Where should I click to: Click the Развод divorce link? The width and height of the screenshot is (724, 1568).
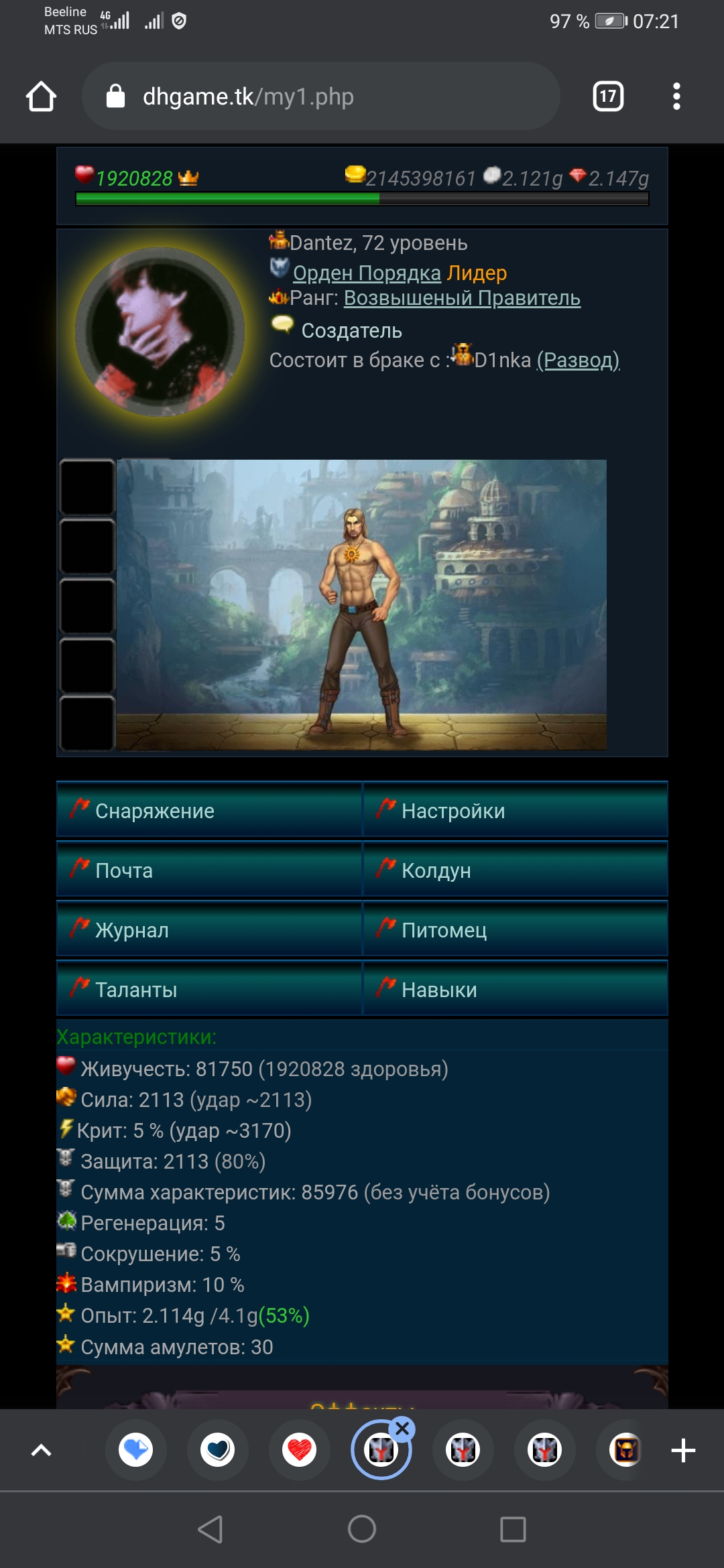578,361
